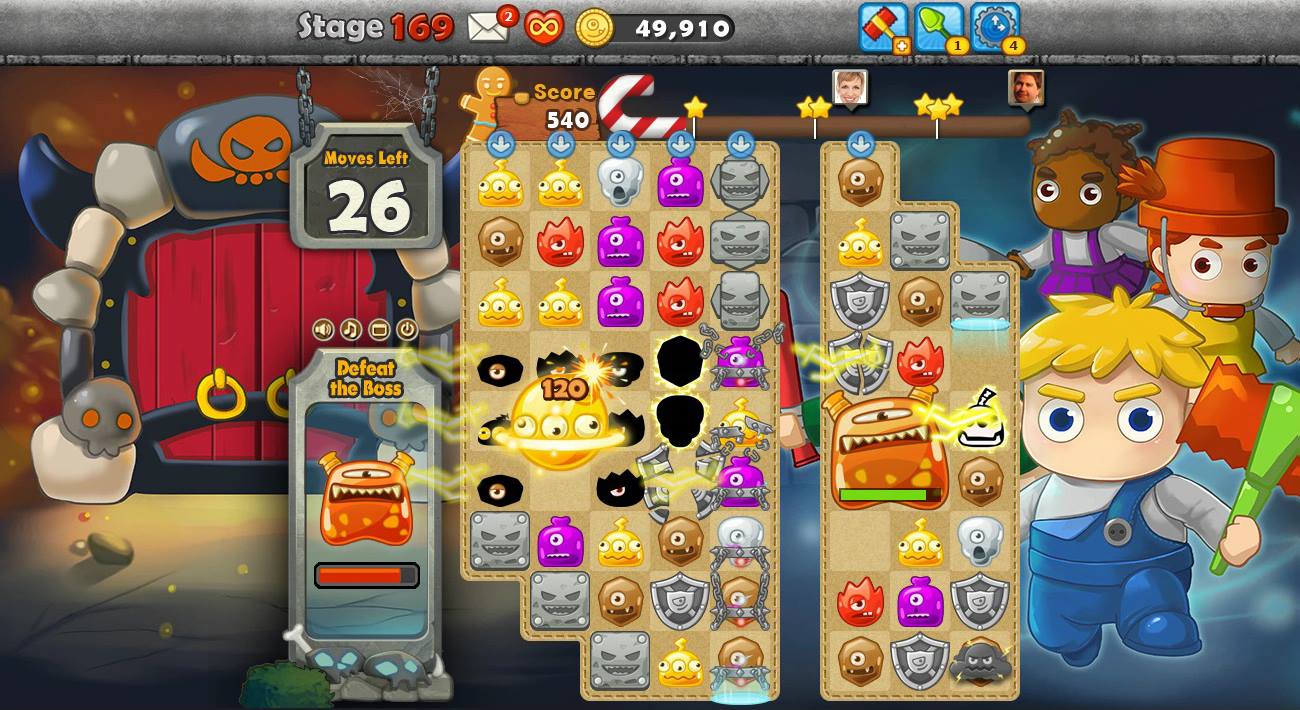This screenshot has height=710, width=1300.
Task: View the woman friend's score avatar
Action: click(850, 88)
